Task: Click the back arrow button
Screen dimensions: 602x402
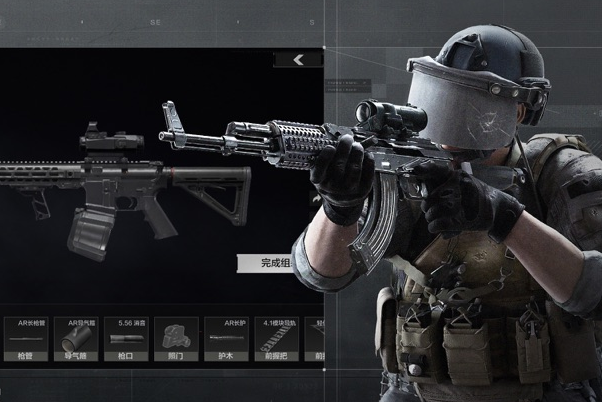Action: 298,60
